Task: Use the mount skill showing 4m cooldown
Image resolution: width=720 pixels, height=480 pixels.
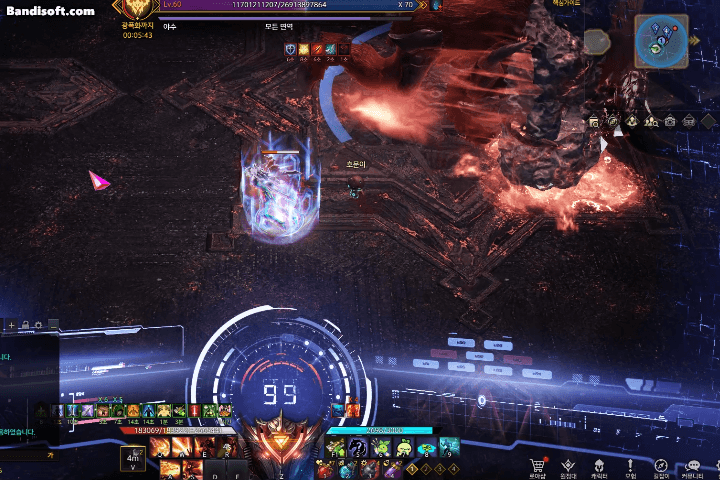Action: [133, 458]
